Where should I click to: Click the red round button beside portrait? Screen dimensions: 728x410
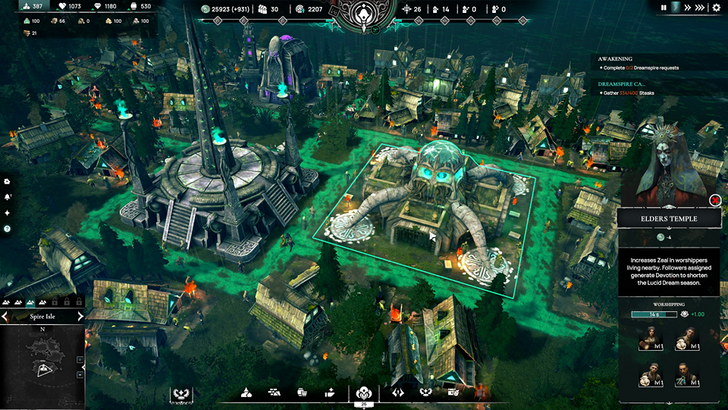(x=715, y=201)
